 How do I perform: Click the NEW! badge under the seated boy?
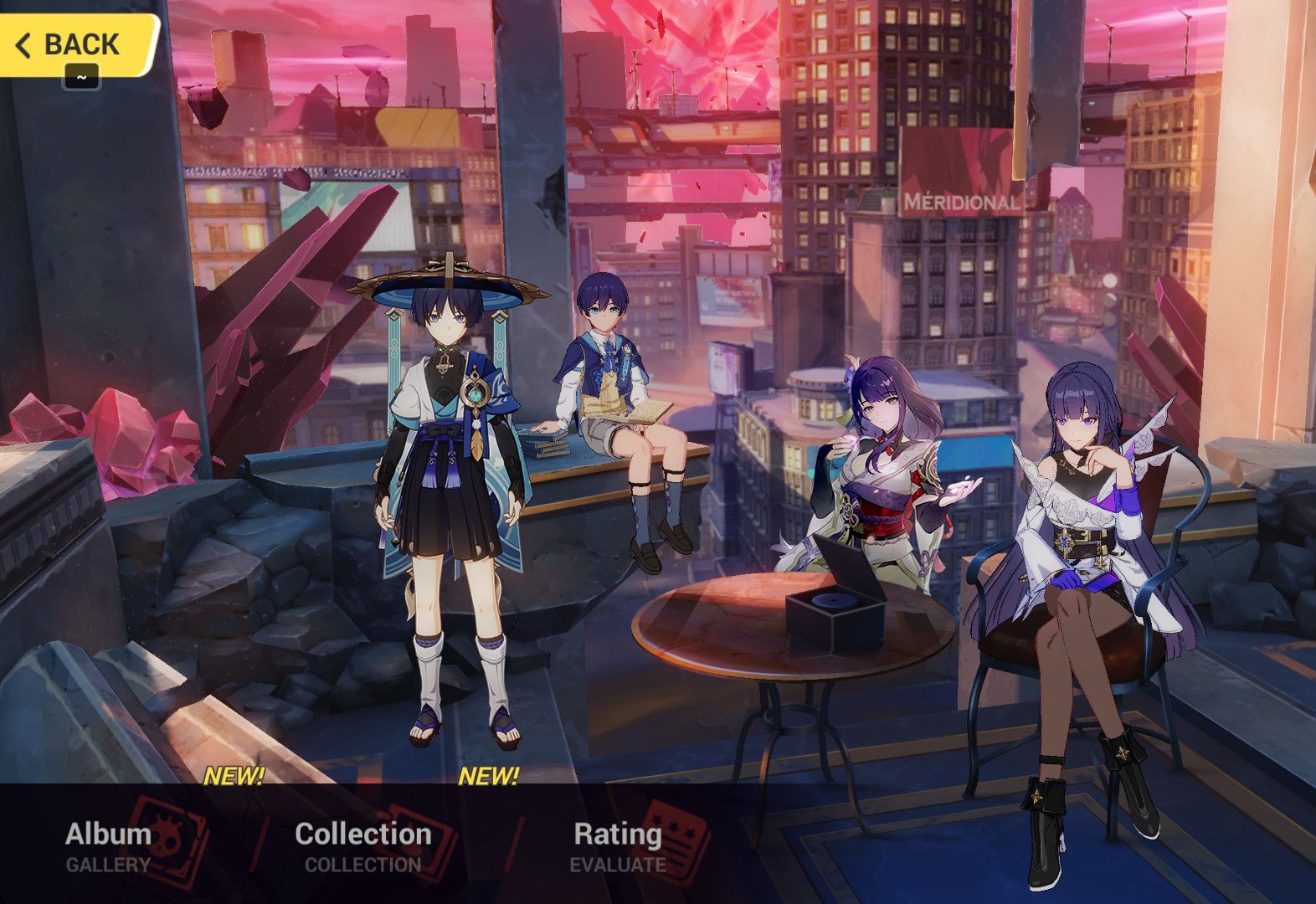tap(490, 777)
